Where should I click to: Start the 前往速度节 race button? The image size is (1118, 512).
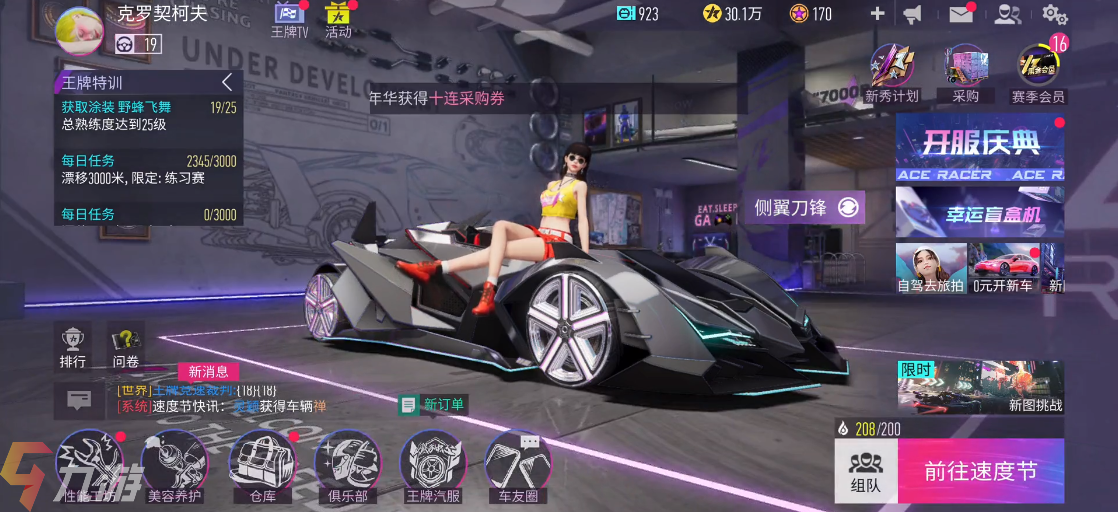980,472
